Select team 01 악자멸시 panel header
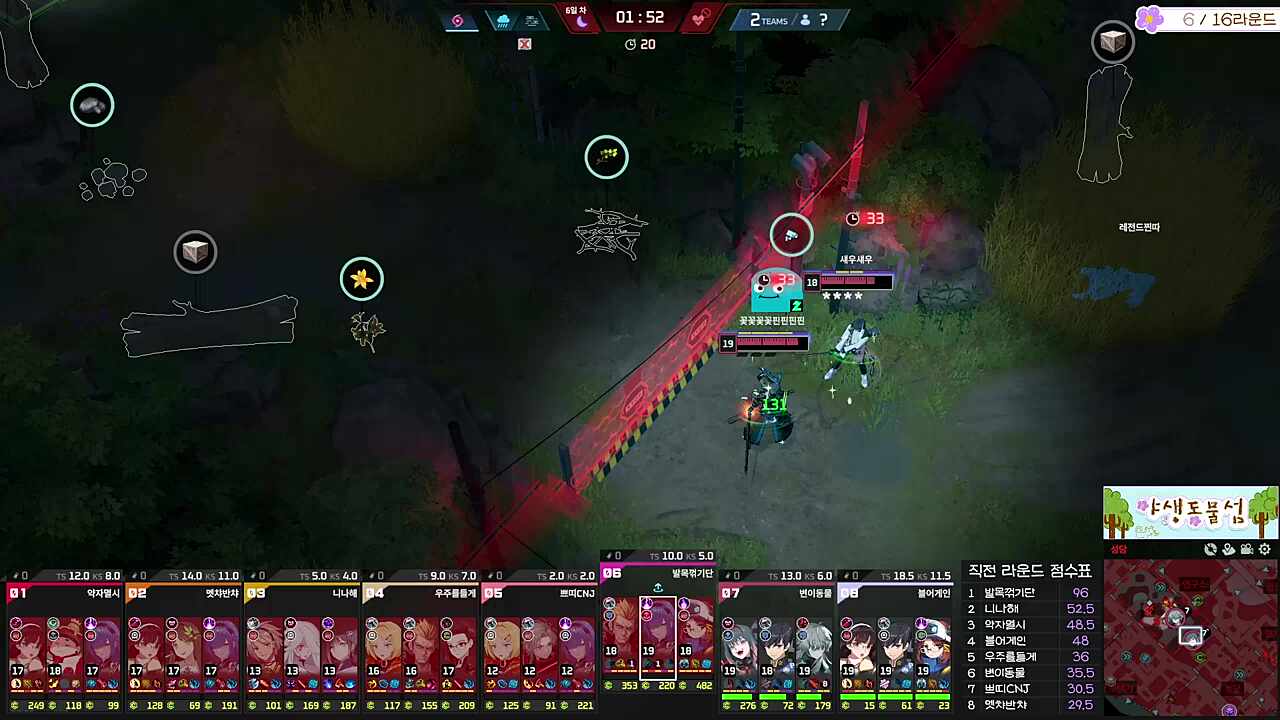This screenshot has height=720, width=1280. click(64, 593)
